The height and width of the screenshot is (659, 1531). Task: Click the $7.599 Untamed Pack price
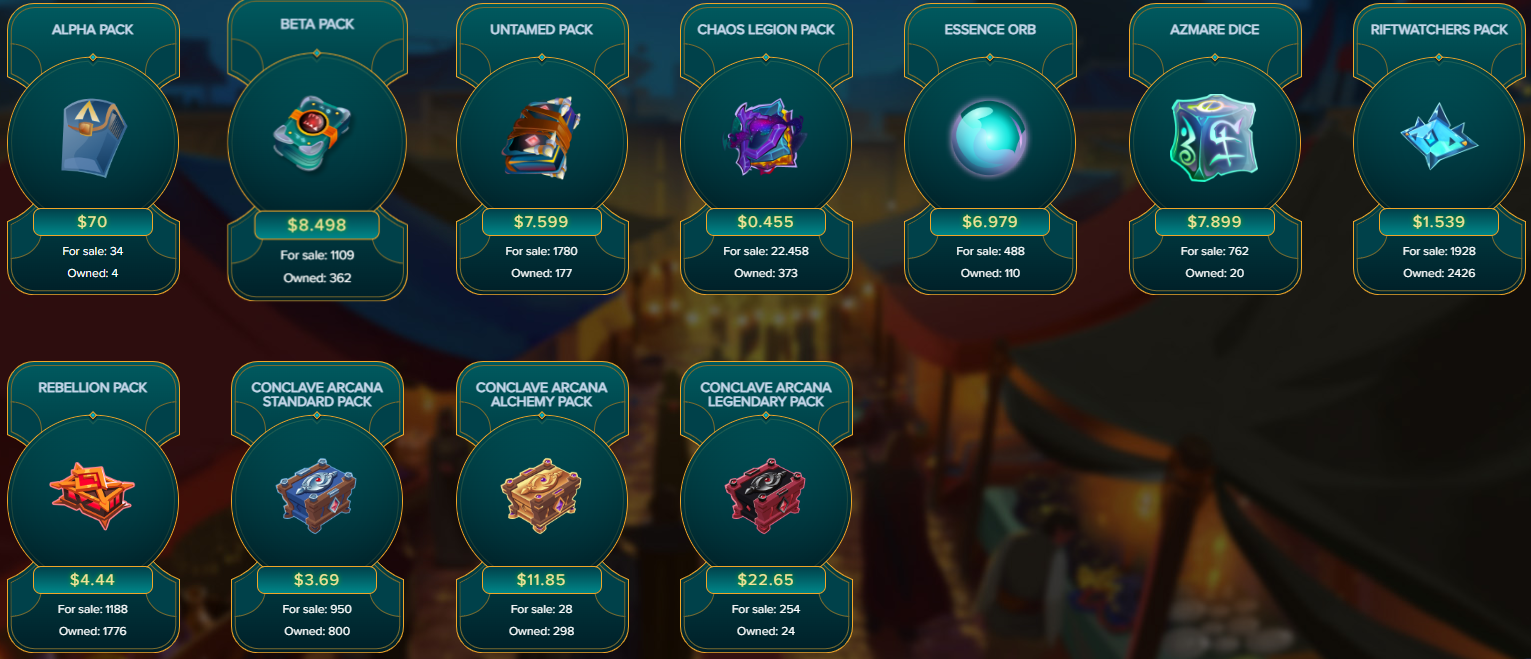pos(542,222)
